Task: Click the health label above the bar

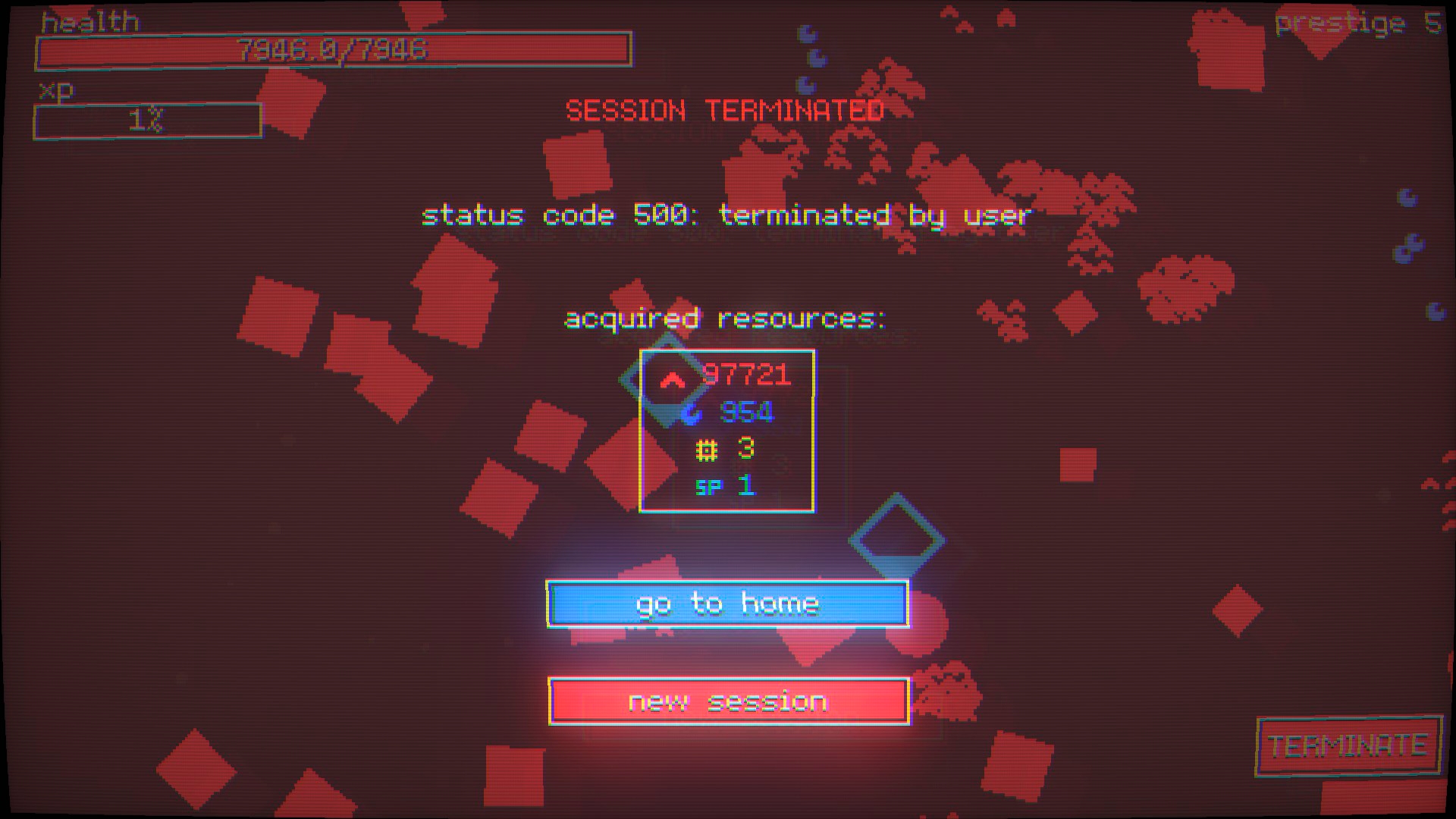Action: [x=89, y=20]
